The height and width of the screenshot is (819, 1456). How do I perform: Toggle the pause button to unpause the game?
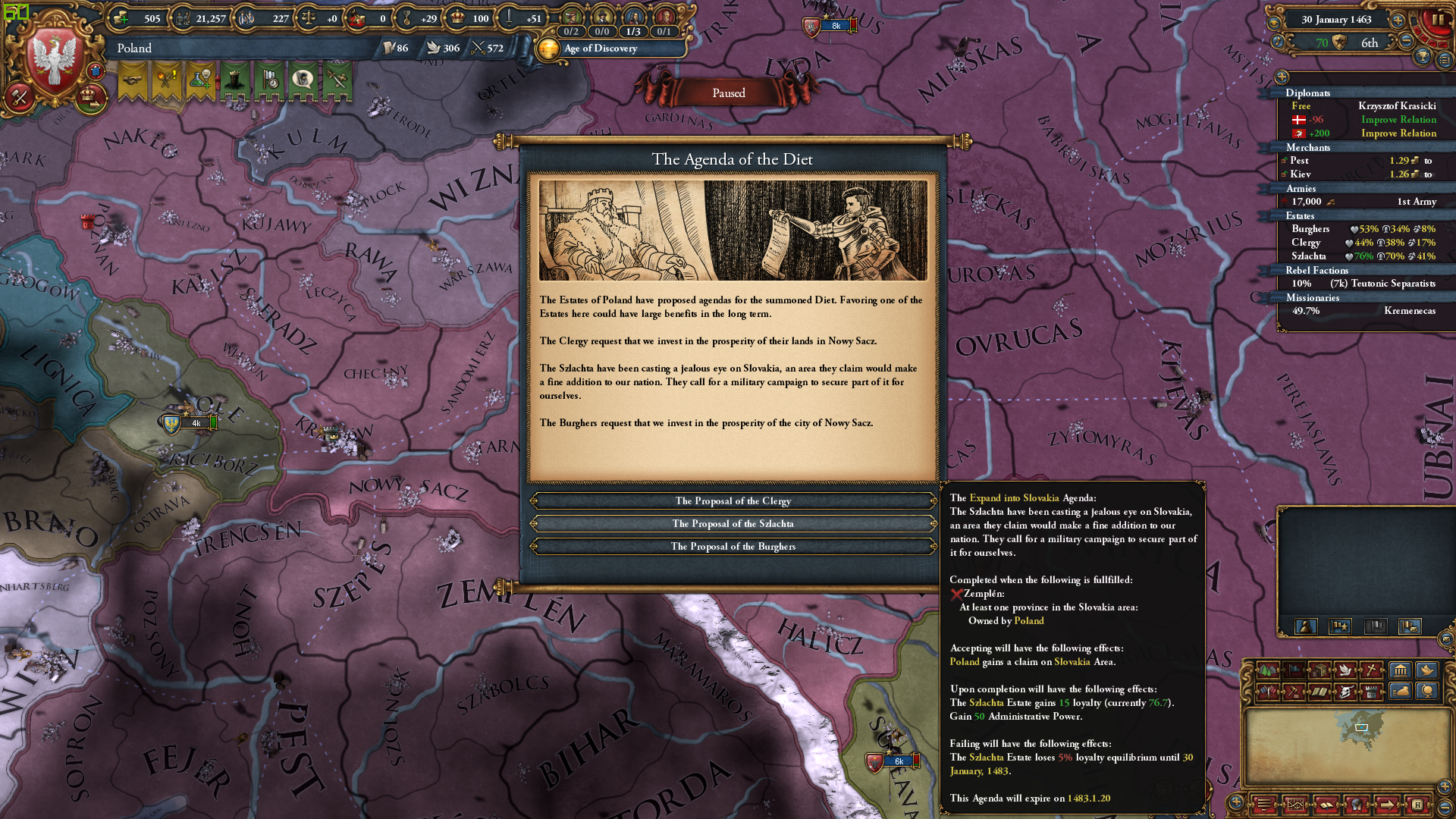coord(1439,19)
